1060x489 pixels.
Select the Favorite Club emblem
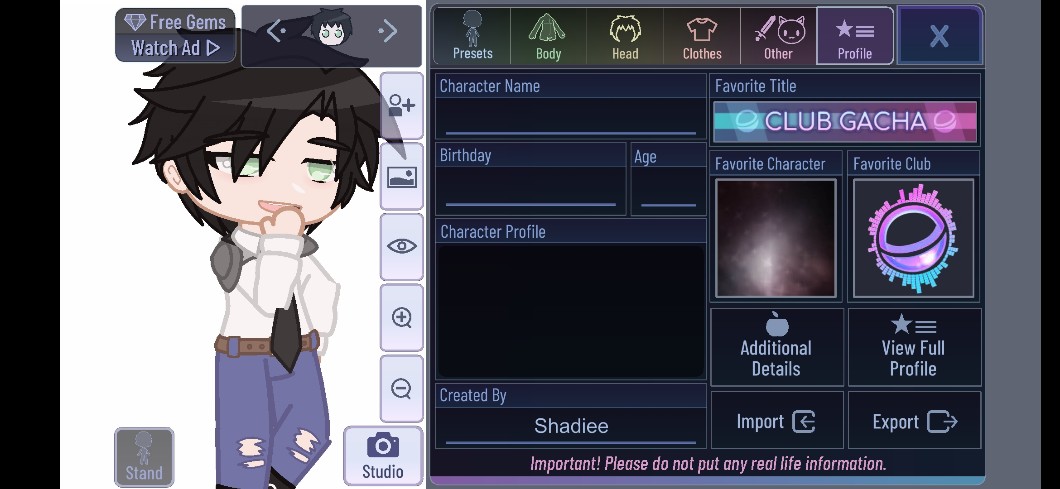click(913, 239)
